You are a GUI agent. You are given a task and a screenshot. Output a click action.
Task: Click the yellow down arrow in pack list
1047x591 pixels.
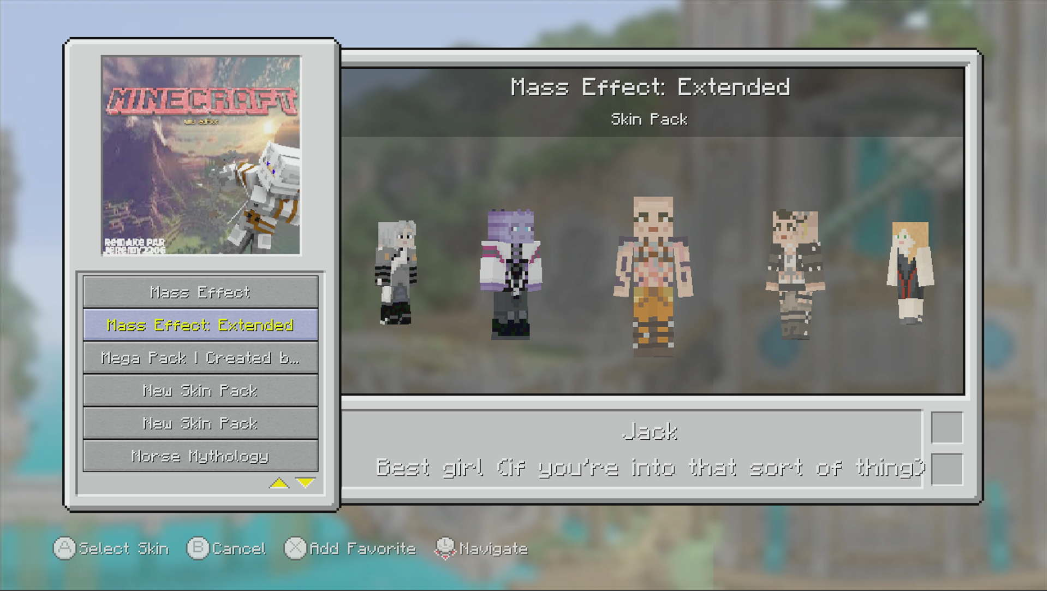click(x=305, y=484)
